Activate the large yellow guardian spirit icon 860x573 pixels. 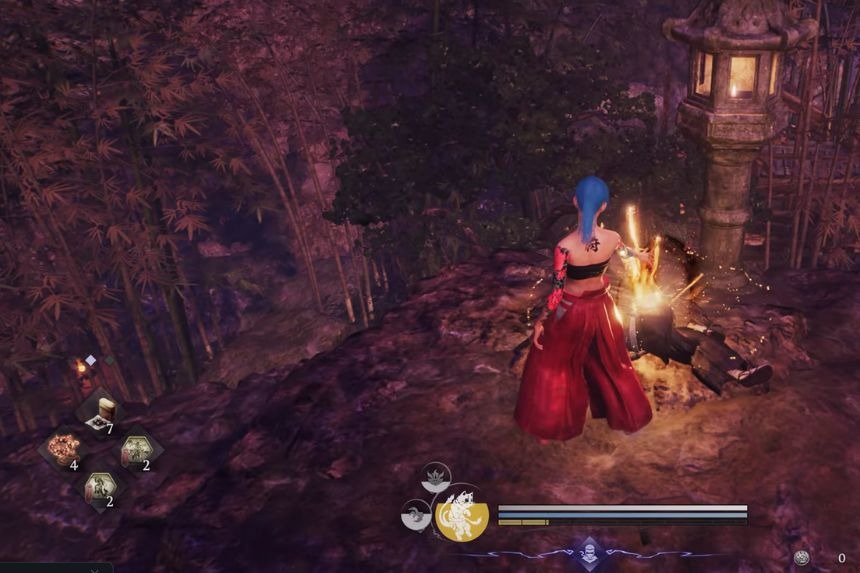(x=462, y=513)
